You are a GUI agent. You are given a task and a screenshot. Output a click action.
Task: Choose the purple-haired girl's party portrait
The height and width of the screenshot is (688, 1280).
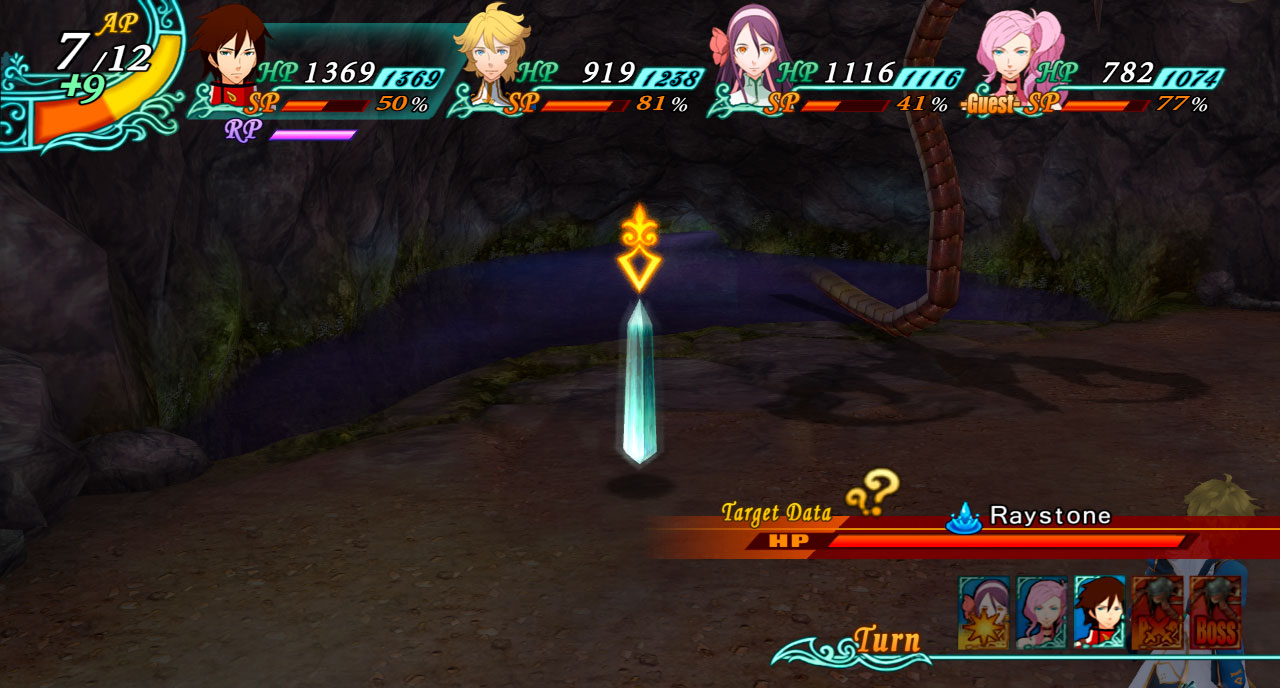coord(752,48)
